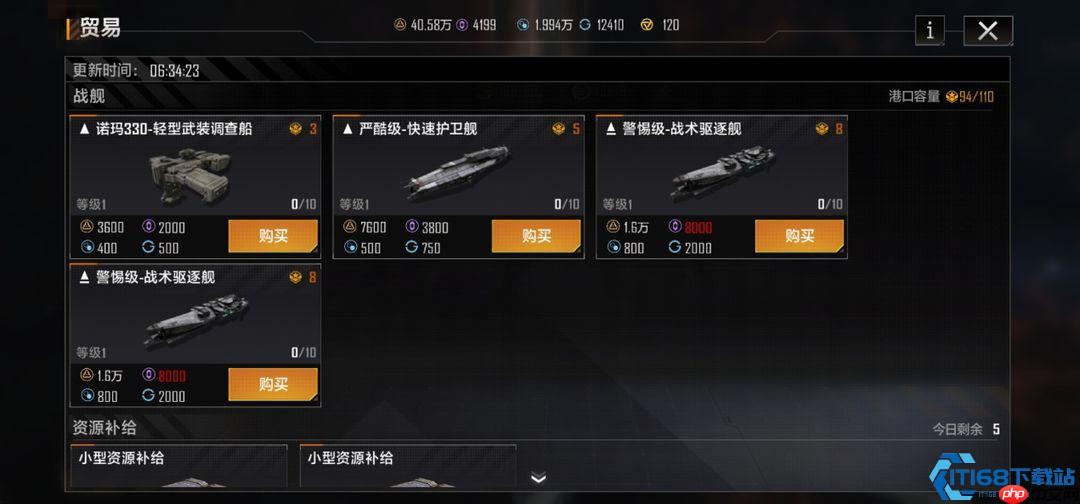This screenshot has height=504, width=1080.
Task: Close the trade window
Action: (x=987, y=31)
